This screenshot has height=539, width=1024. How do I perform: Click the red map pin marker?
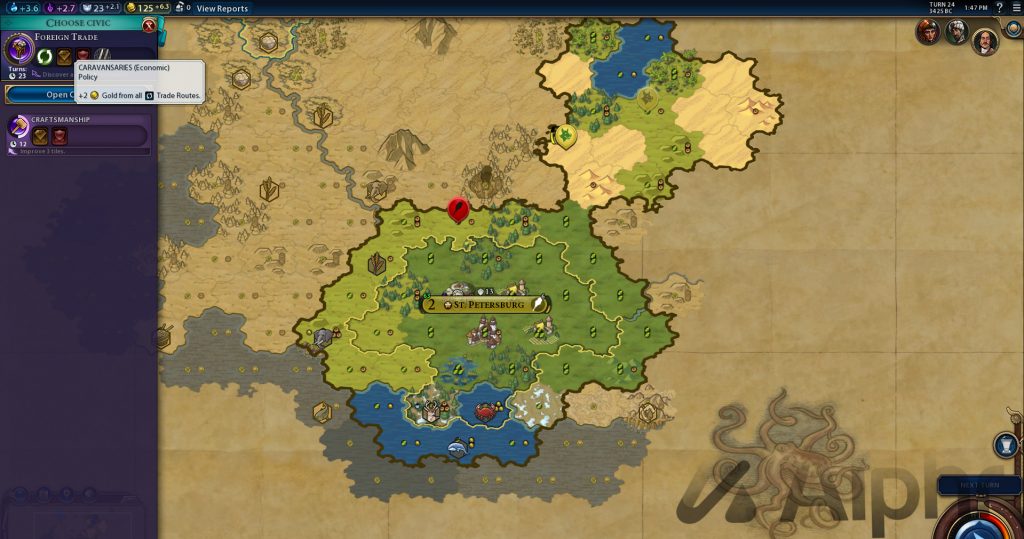pos(459,210)
